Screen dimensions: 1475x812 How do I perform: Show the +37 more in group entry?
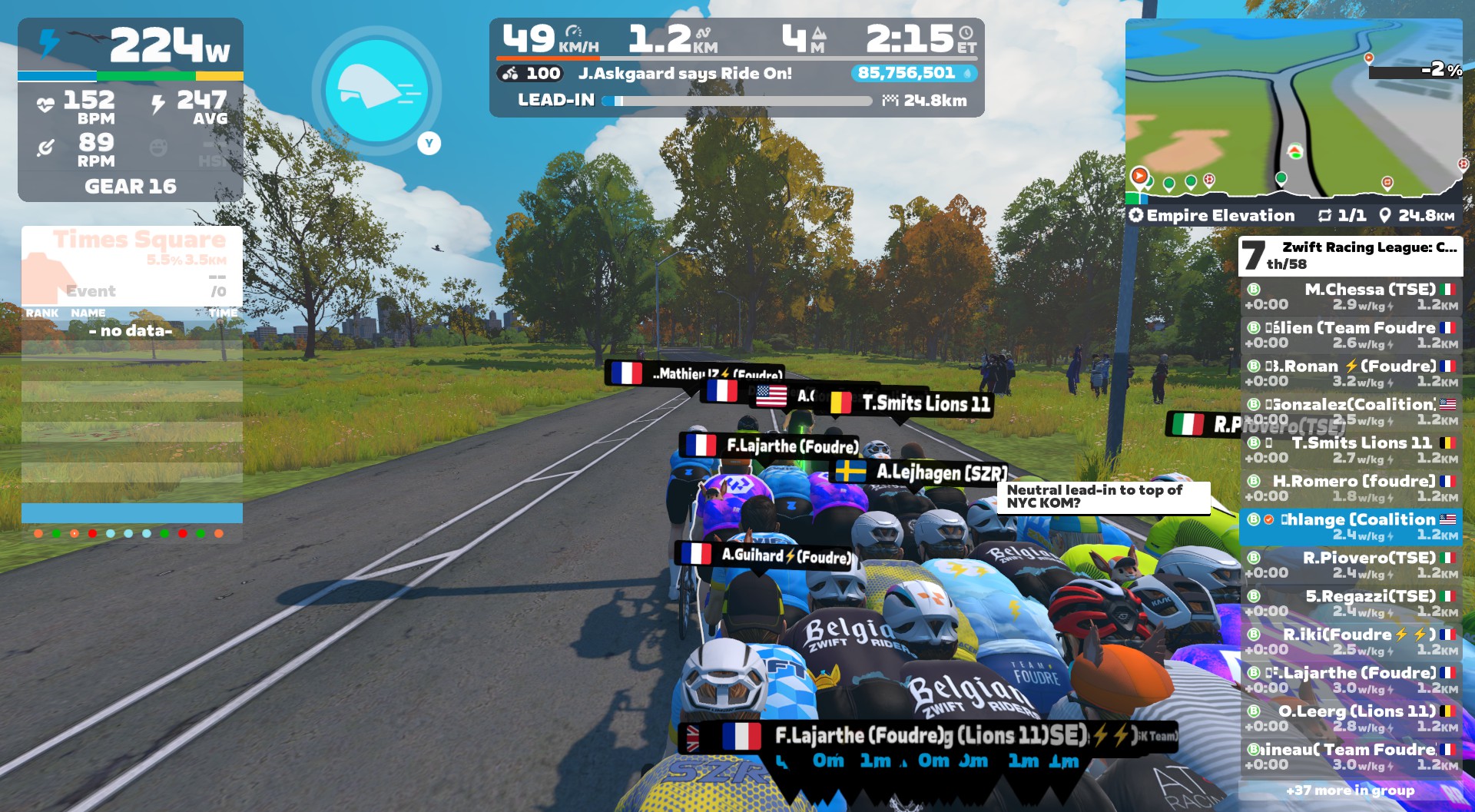click(x=1351, y=790)
